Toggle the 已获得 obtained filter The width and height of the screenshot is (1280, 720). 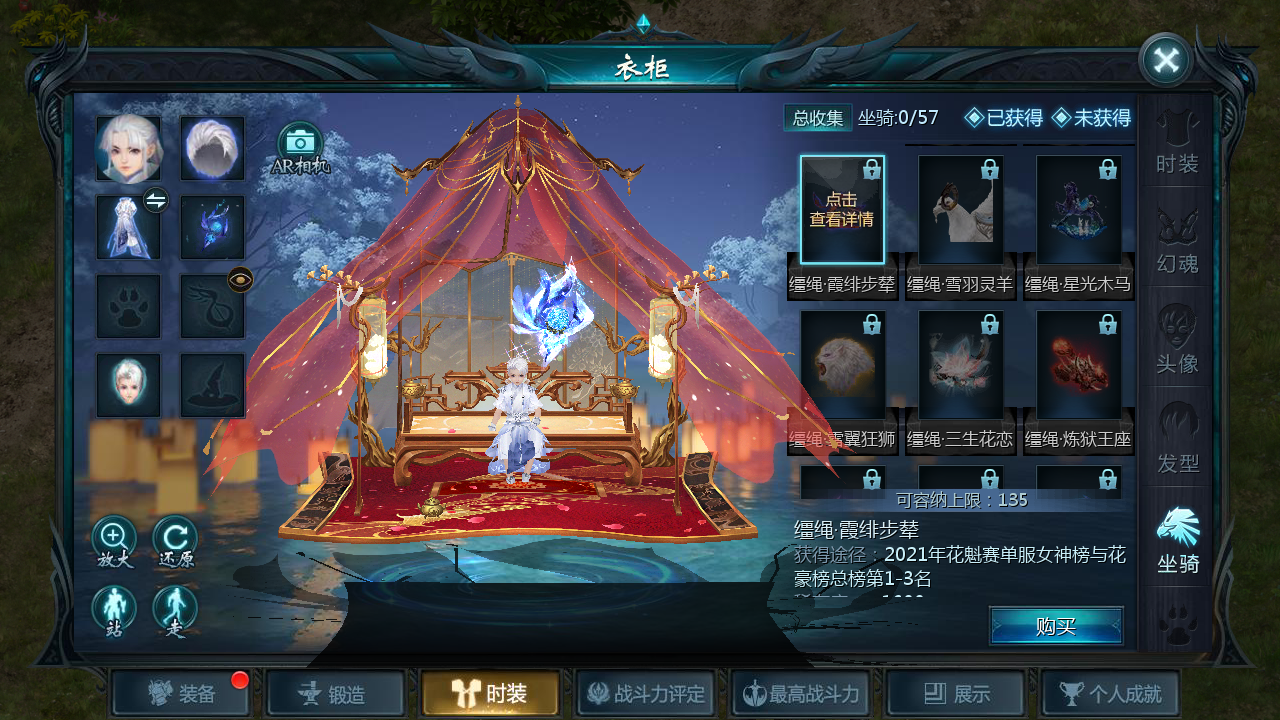pos(1004,118)
